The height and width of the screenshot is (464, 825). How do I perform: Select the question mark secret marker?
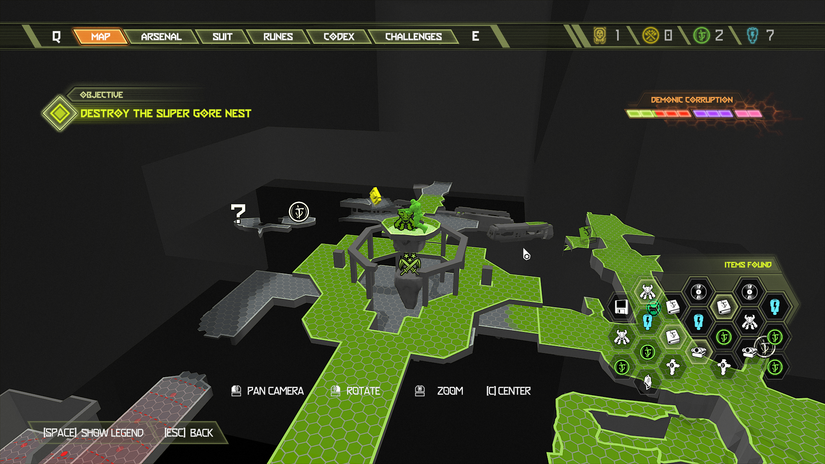coord(238,212)
